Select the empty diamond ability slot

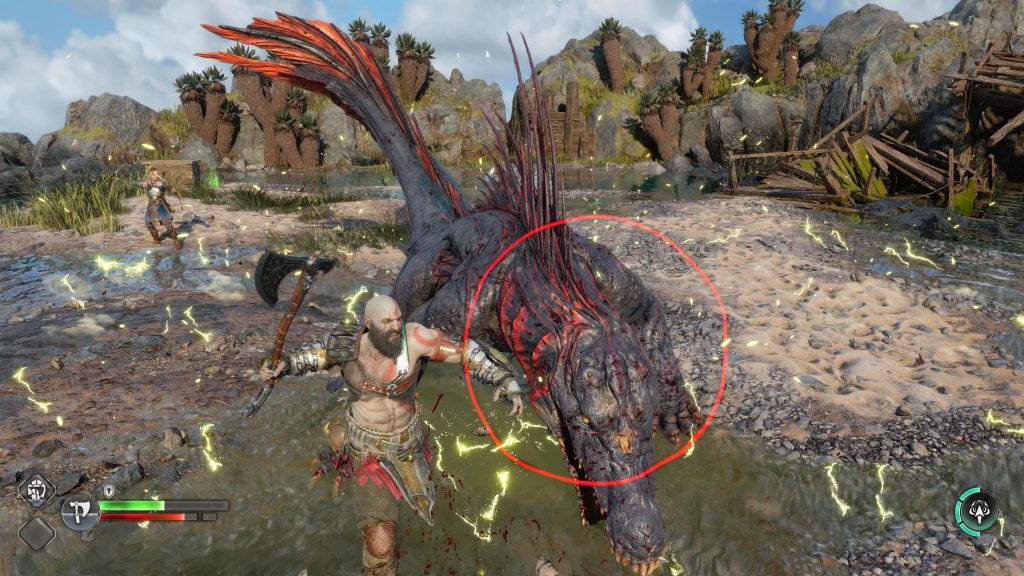[x=36, y=532]
